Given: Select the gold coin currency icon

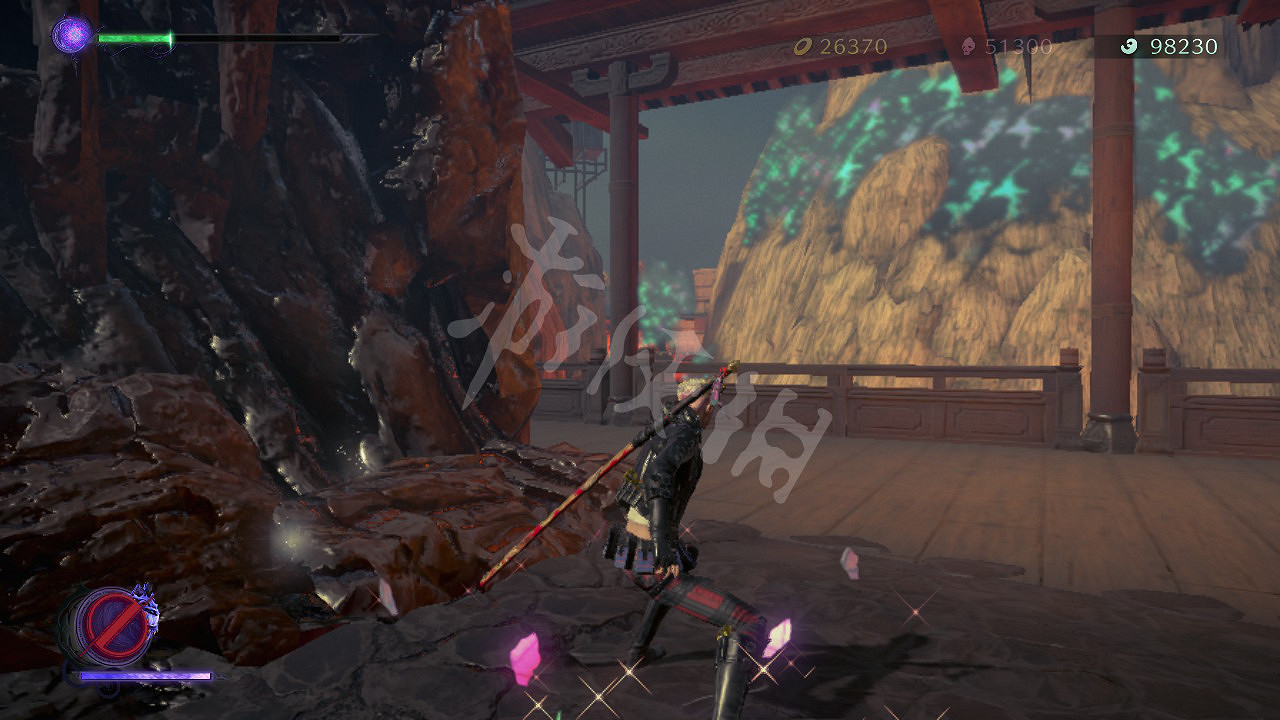Looking at the screenshot, I should tap(801, 45).
